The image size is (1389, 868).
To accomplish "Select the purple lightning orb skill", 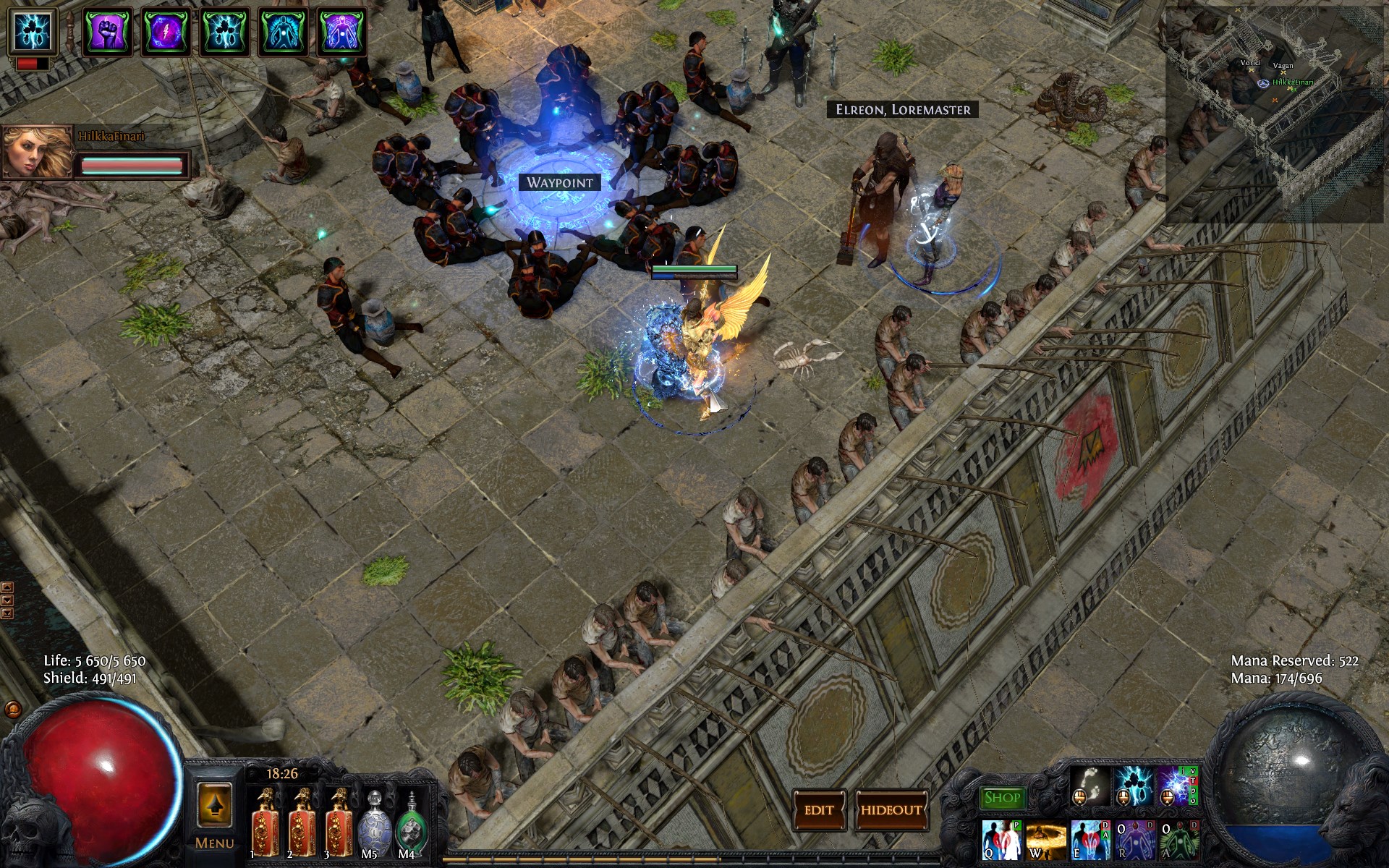I will 1175,786.
